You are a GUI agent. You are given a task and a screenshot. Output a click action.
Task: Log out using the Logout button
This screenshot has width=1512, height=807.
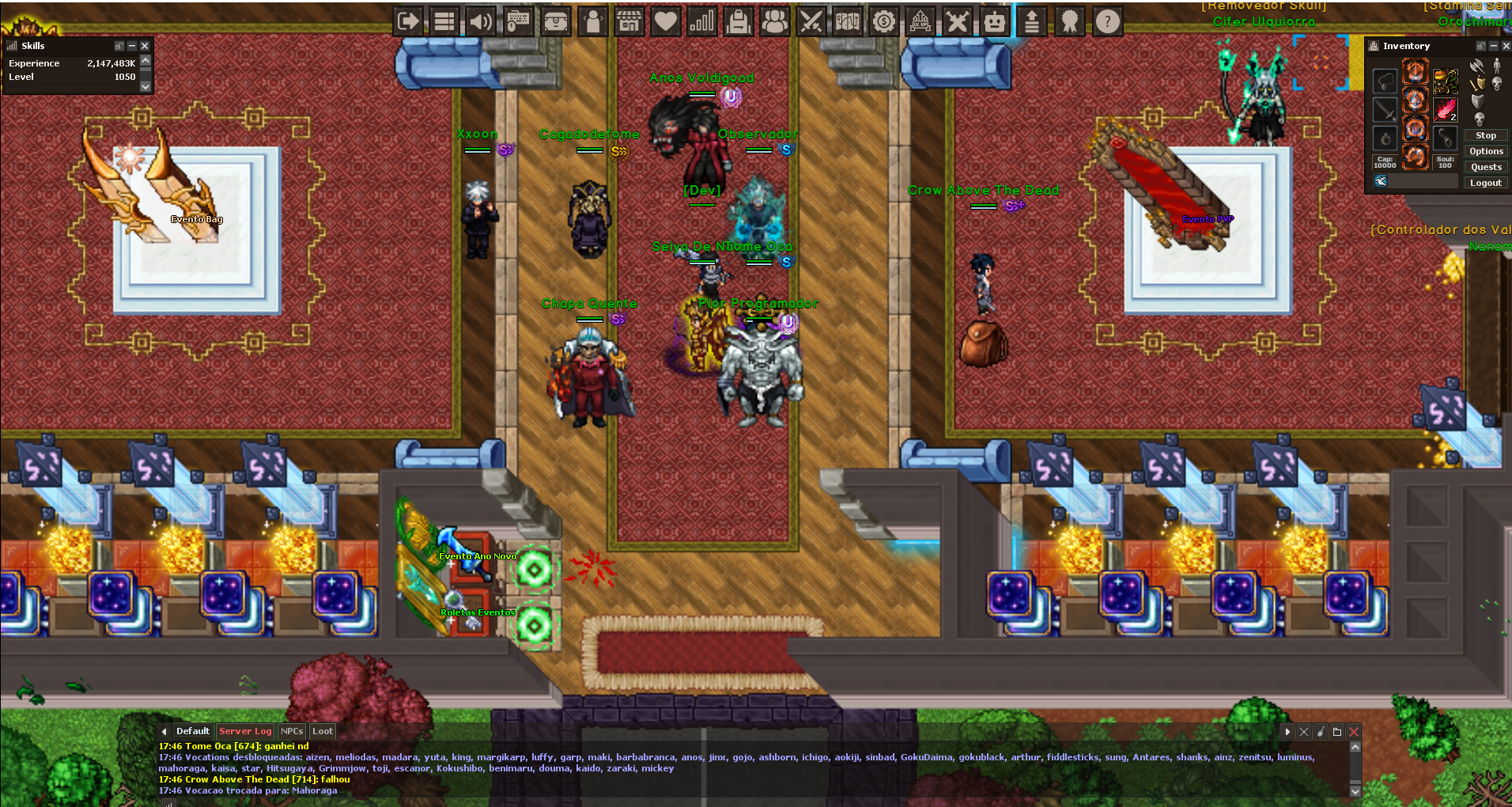click(1485, 183)
